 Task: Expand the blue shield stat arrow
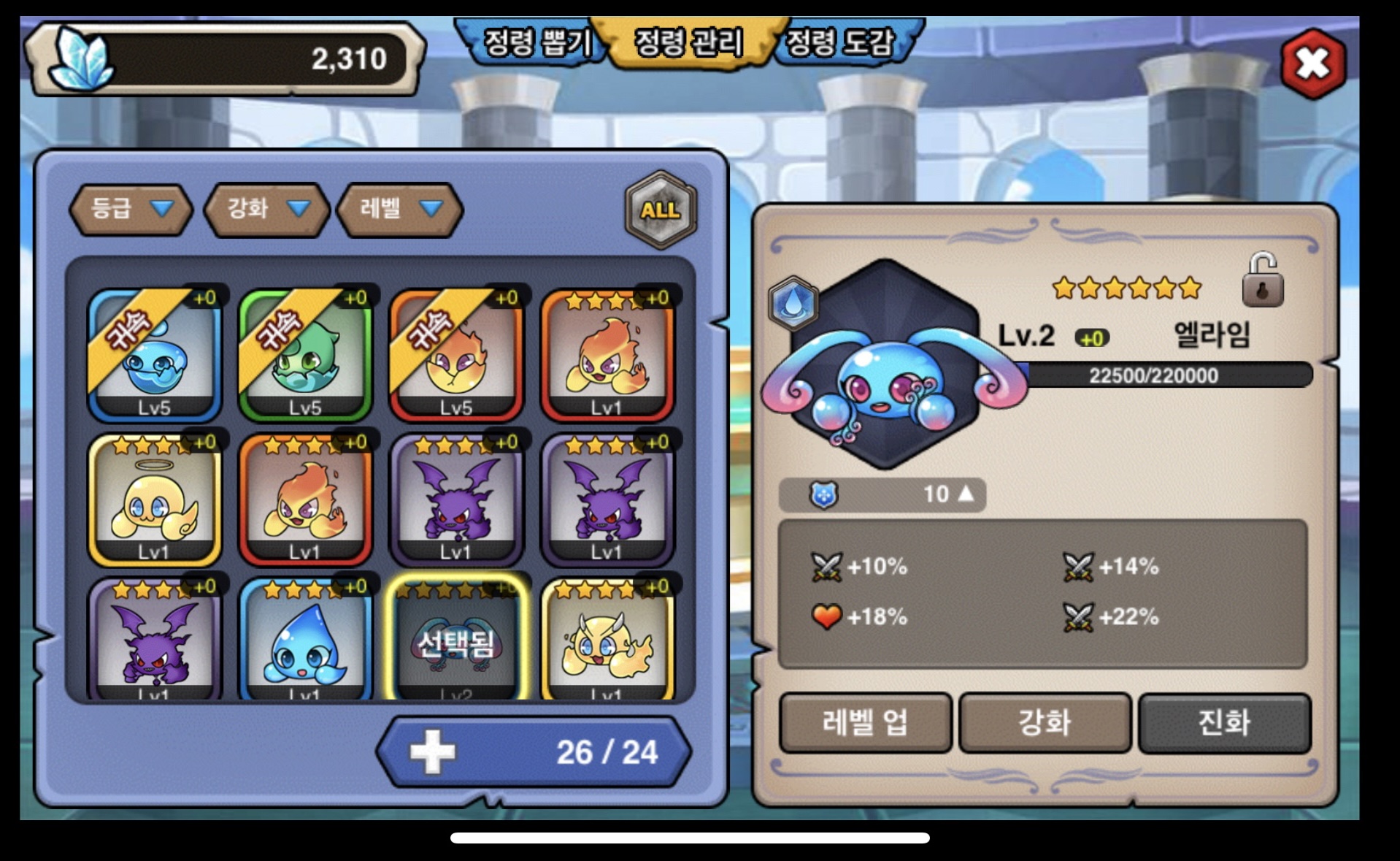click(x=965, y=494)
